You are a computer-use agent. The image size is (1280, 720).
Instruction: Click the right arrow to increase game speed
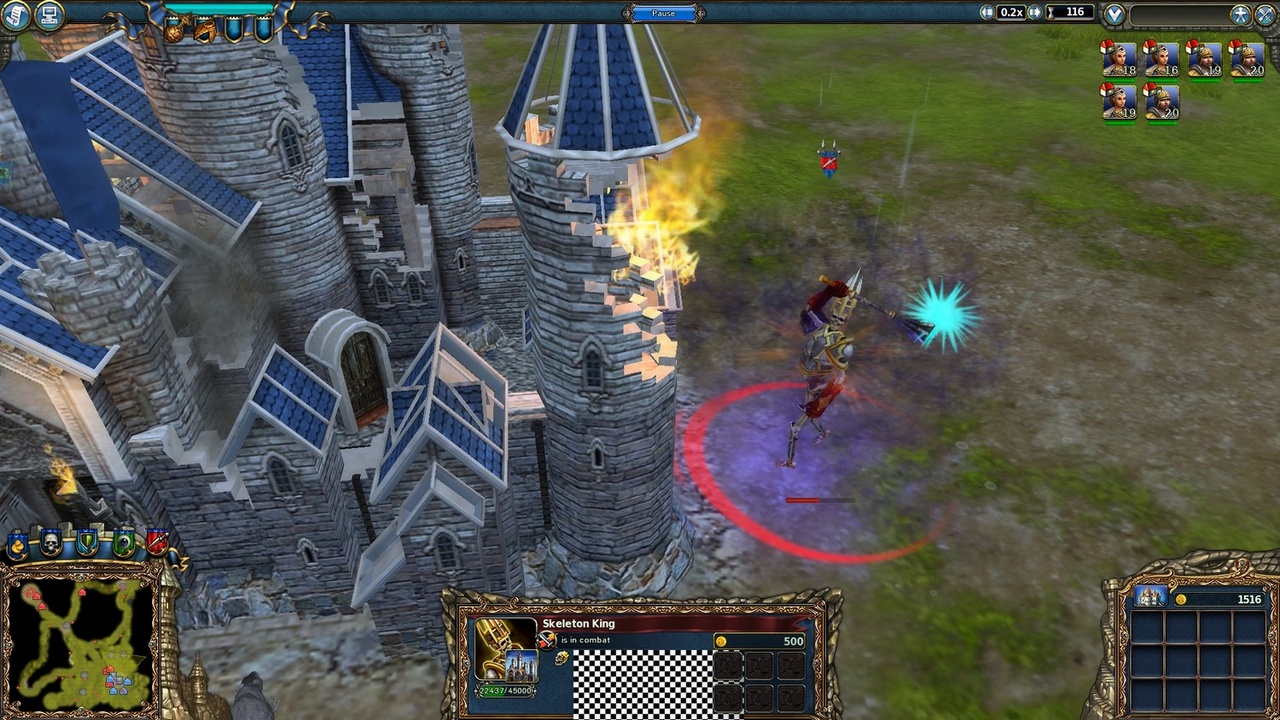pos(1033,12)
